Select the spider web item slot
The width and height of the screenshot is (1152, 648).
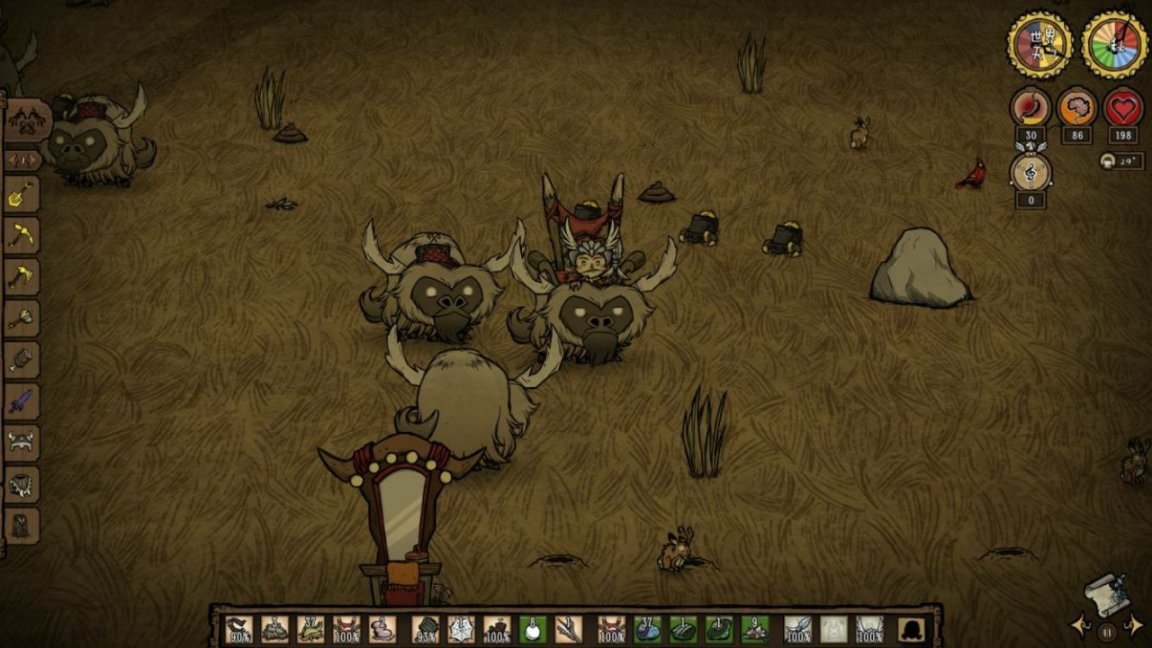point(461,630)
